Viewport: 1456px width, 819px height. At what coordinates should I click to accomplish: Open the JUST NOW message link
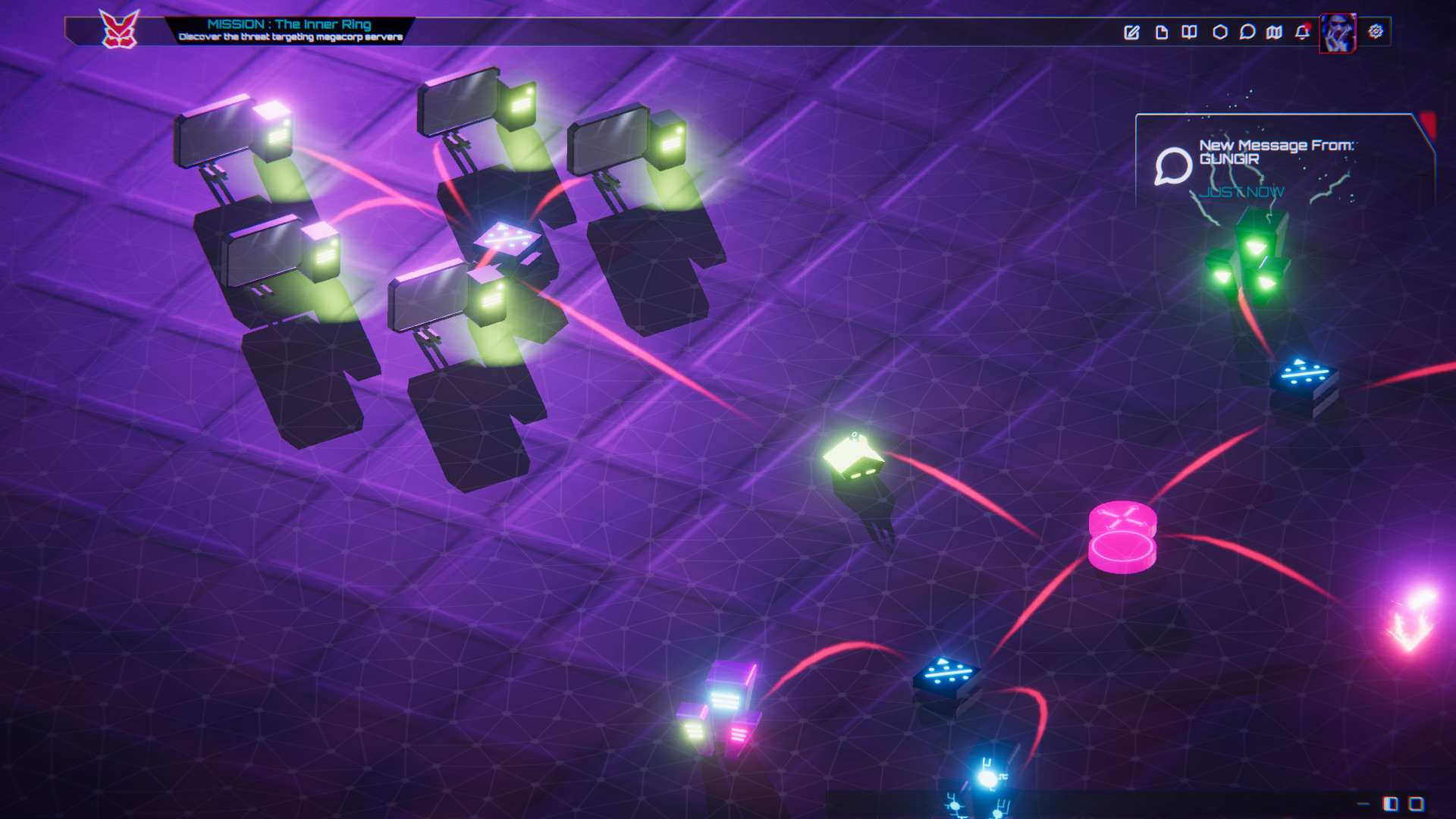click(x=1244, y=193)
